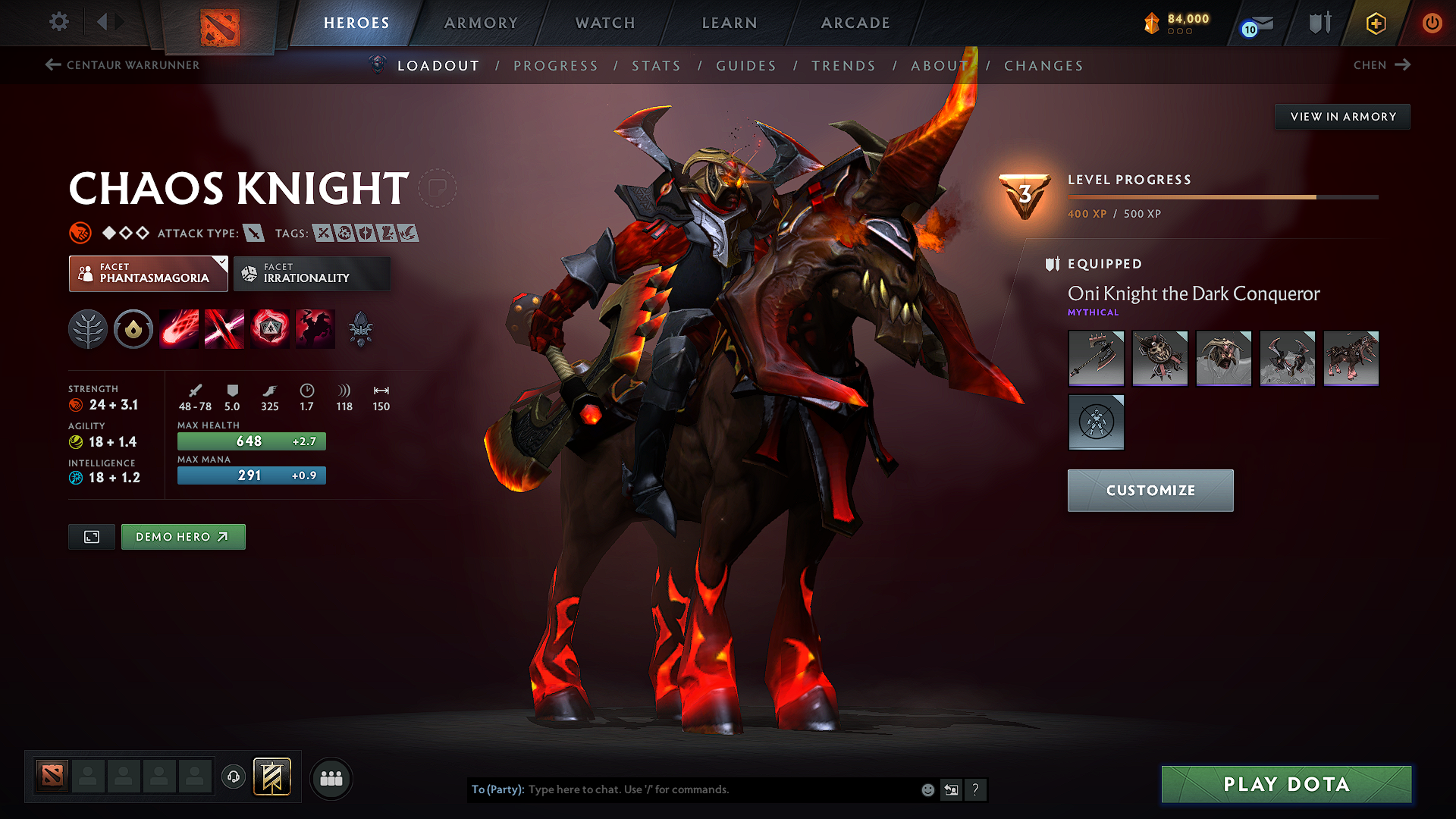Click the attack type melee sword icon
Screen dimensions: 1456x819
[x=253, y=233]
